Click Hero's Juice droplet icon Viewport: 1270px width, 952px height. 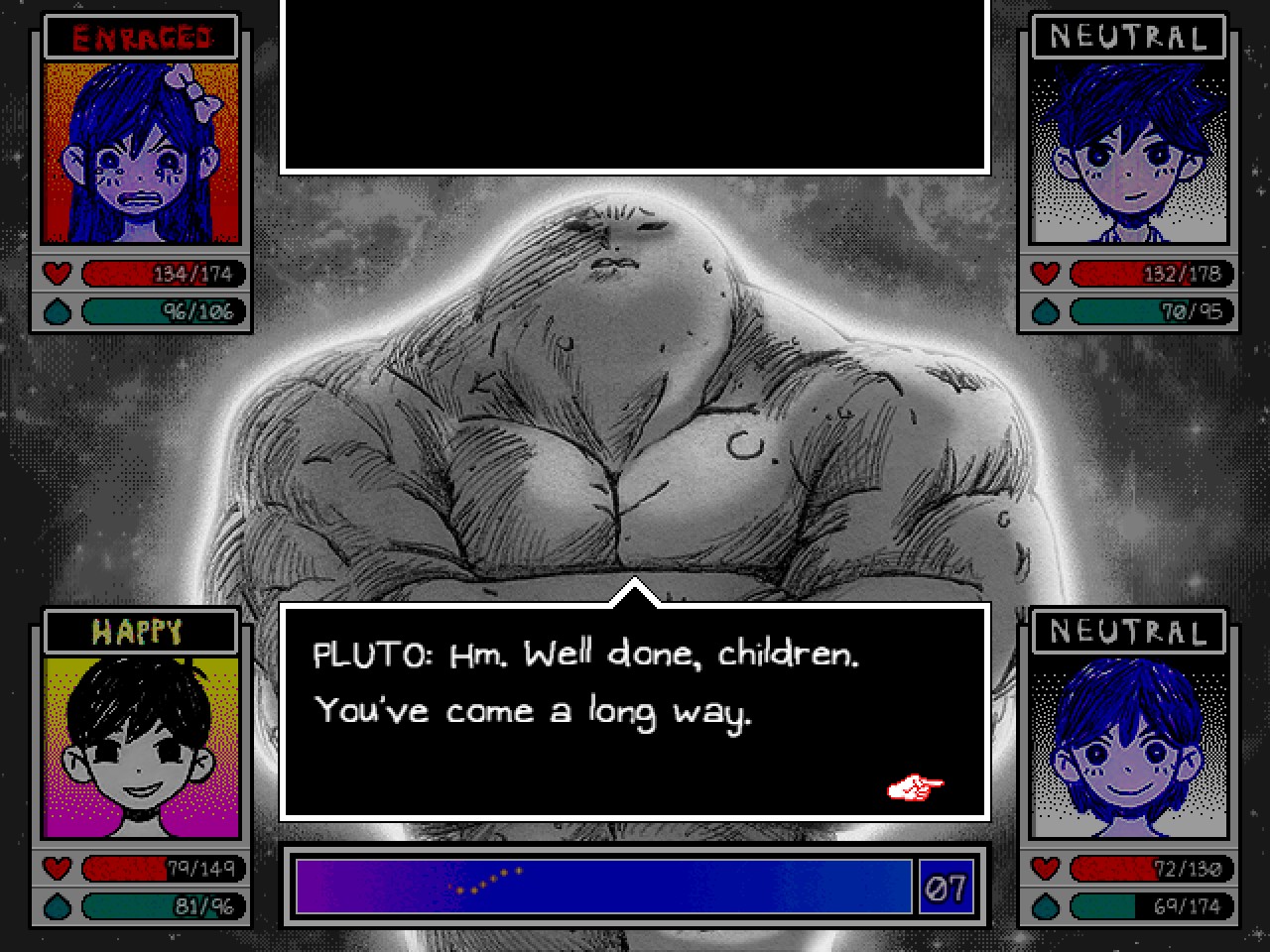pyautogui.click(x=1043, y=905)
